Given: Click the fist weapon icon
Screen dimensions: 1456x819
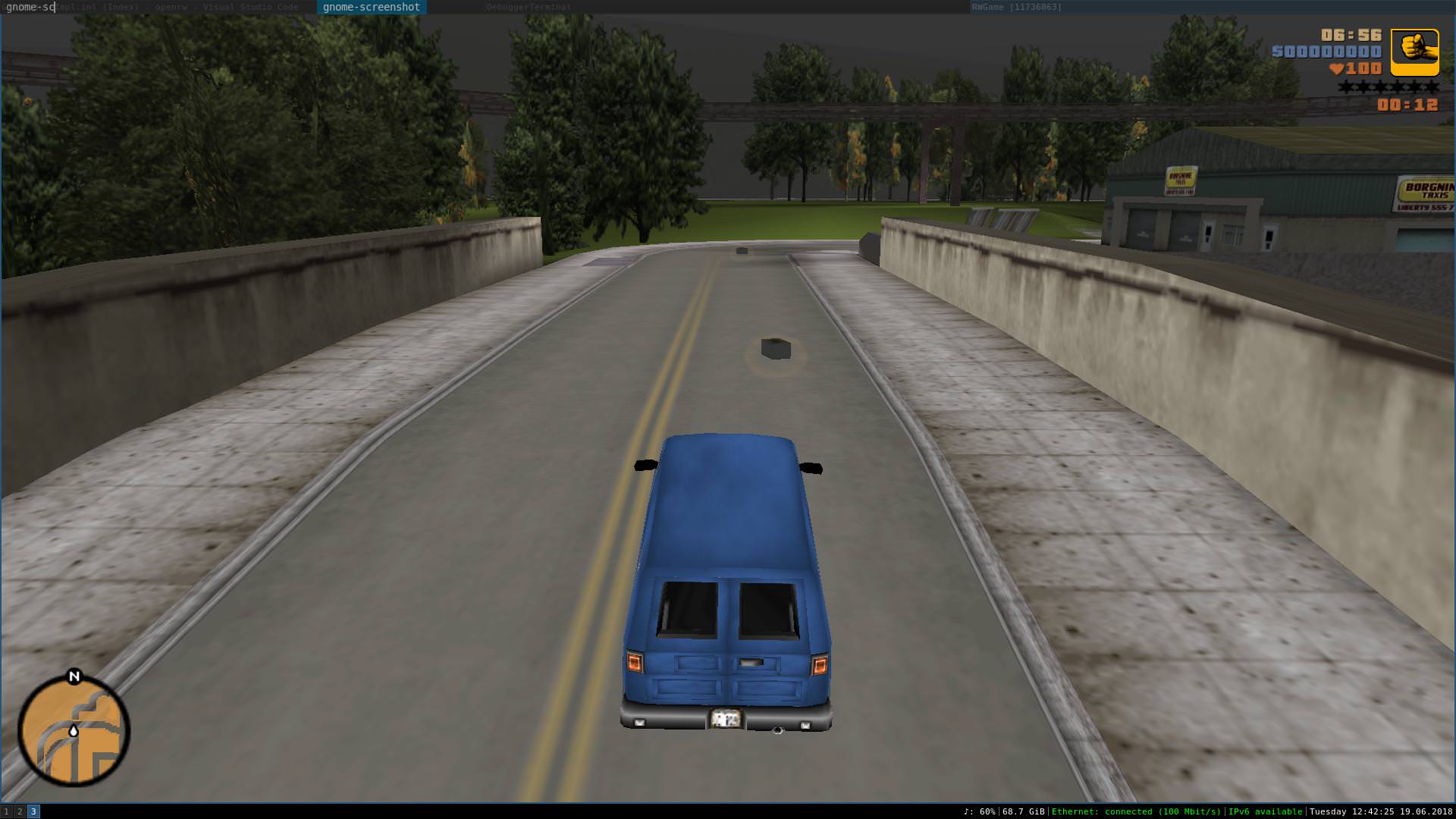Looking at the screenshot, I should point(1414,52).
